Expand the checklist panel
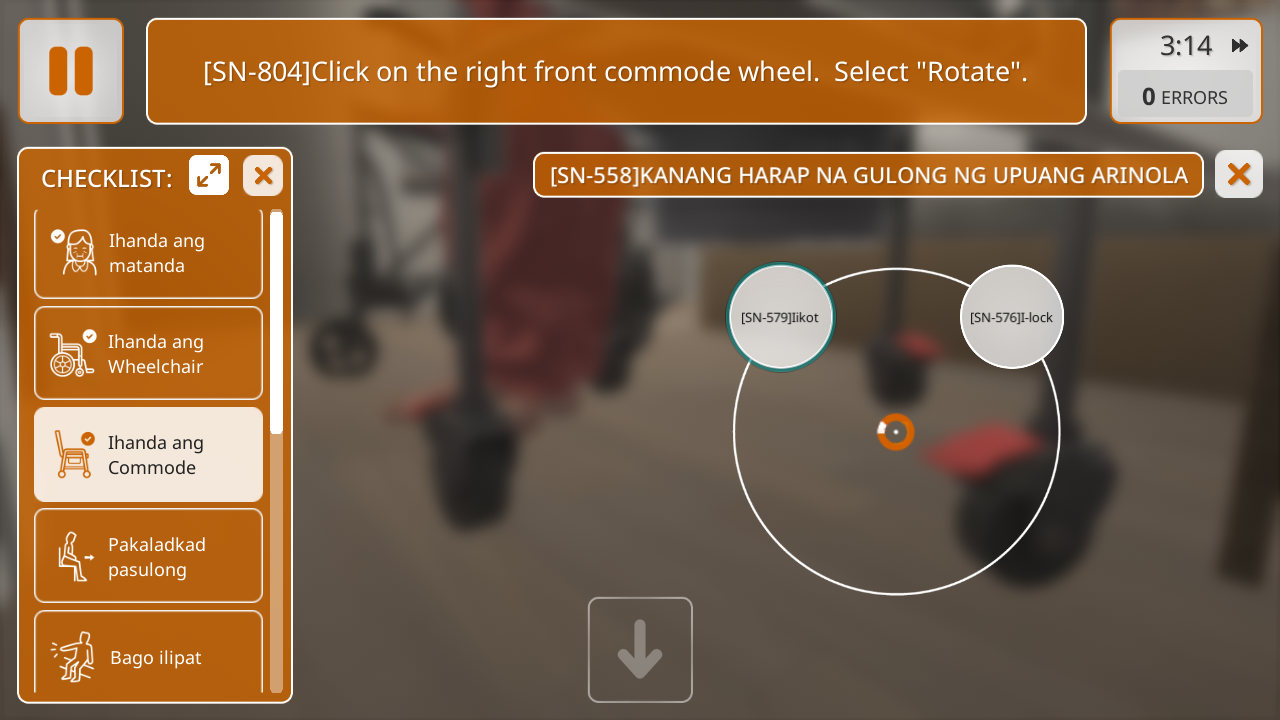The image size is (1280, 720). pyautogui.click(x=209, y=176)
